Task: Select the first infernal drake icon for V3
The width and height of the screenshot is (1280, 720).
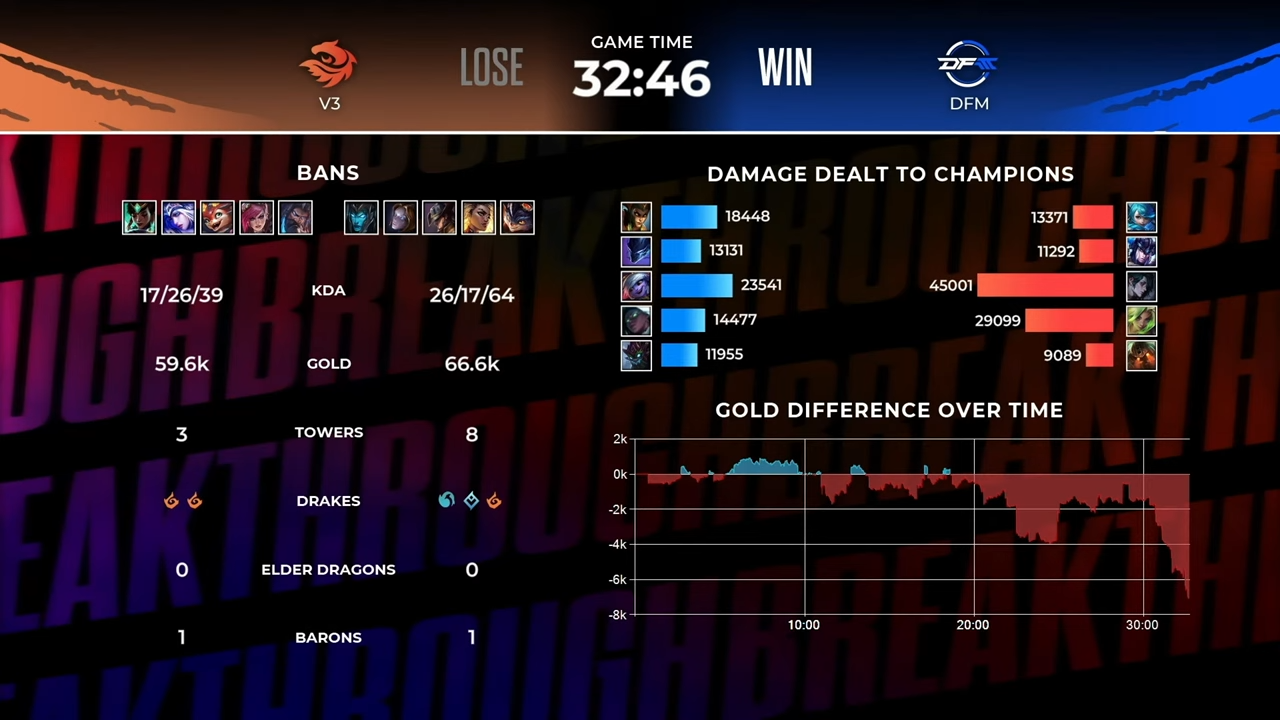Action: pos(171,500)
